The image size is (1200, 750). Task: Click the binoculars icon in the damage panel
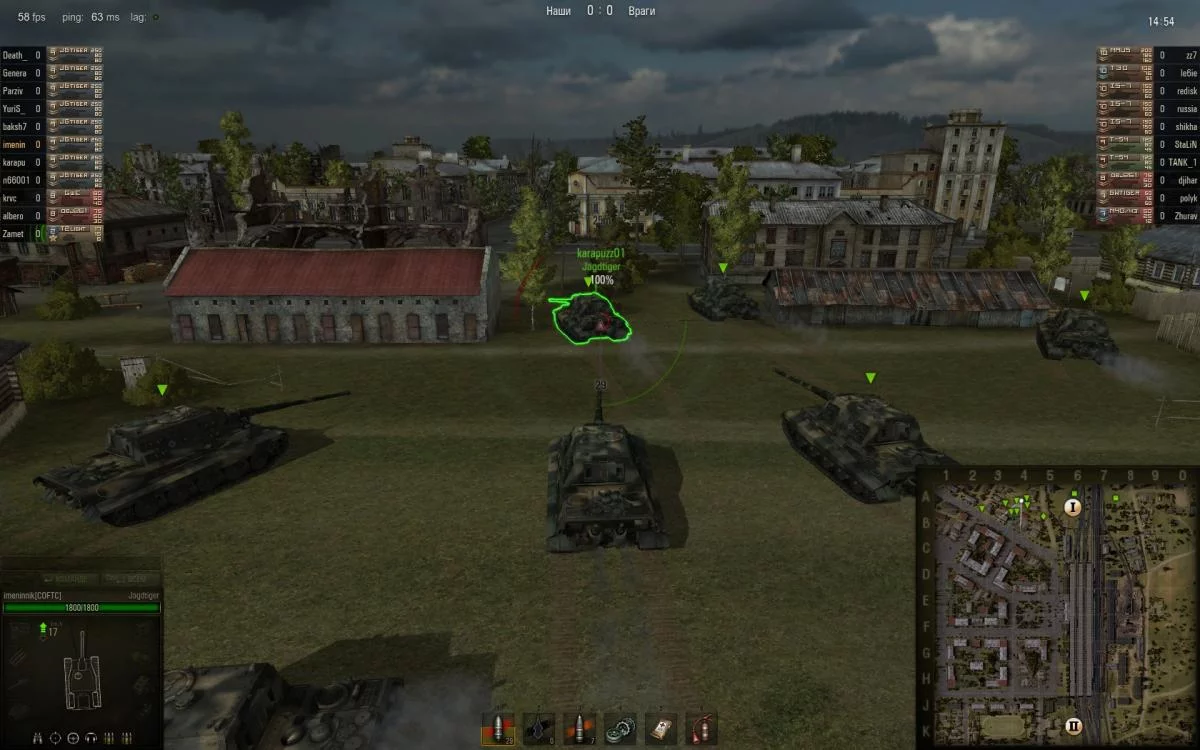(37, 738)
